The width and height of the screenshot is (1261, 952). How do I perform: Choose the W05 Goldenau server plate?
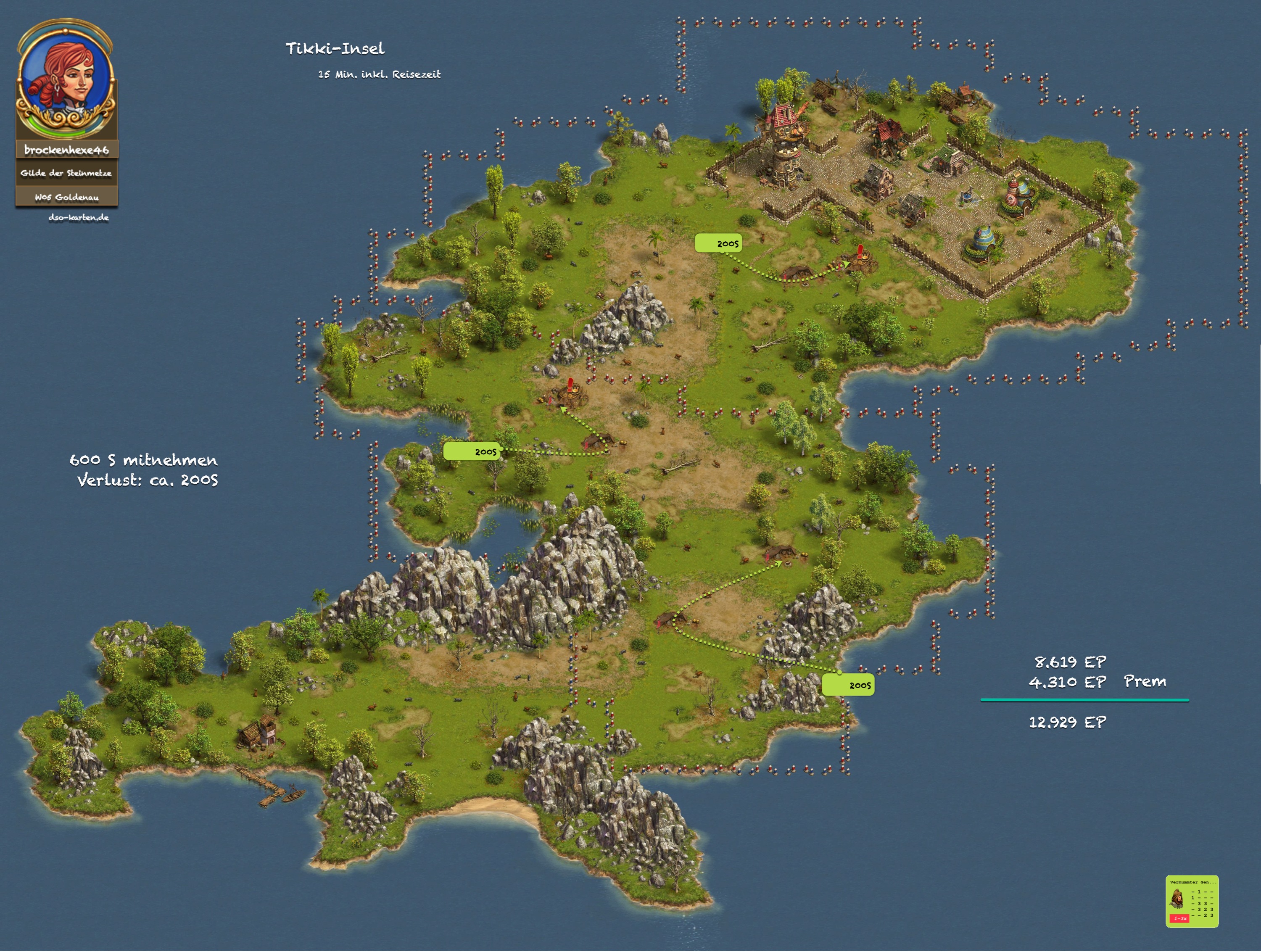click(x=67, y=197)
